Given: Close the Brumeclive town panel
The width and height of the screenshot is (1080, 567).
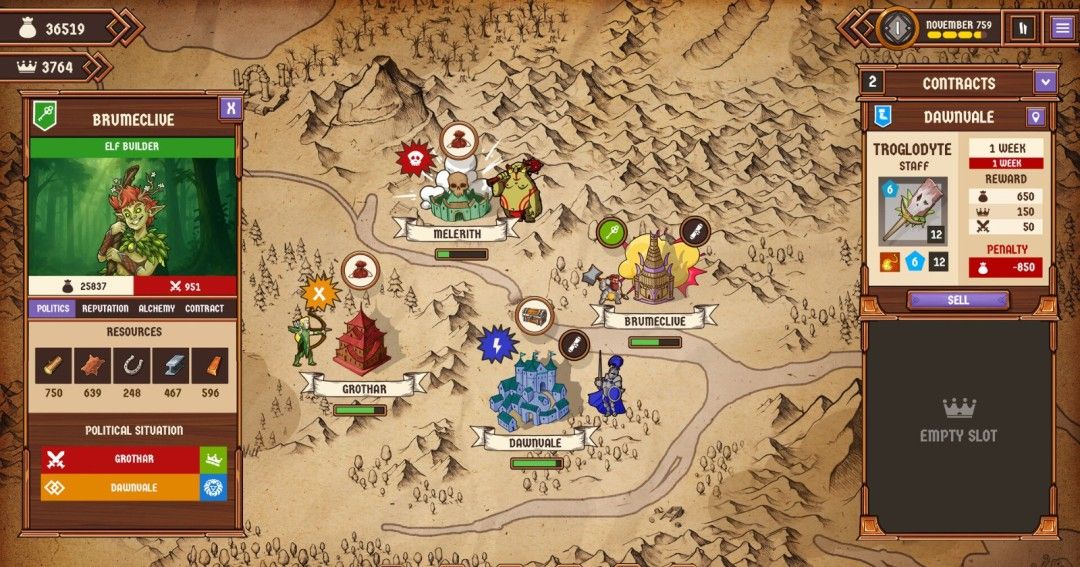Looking at the screenshot, I should 231,107.
